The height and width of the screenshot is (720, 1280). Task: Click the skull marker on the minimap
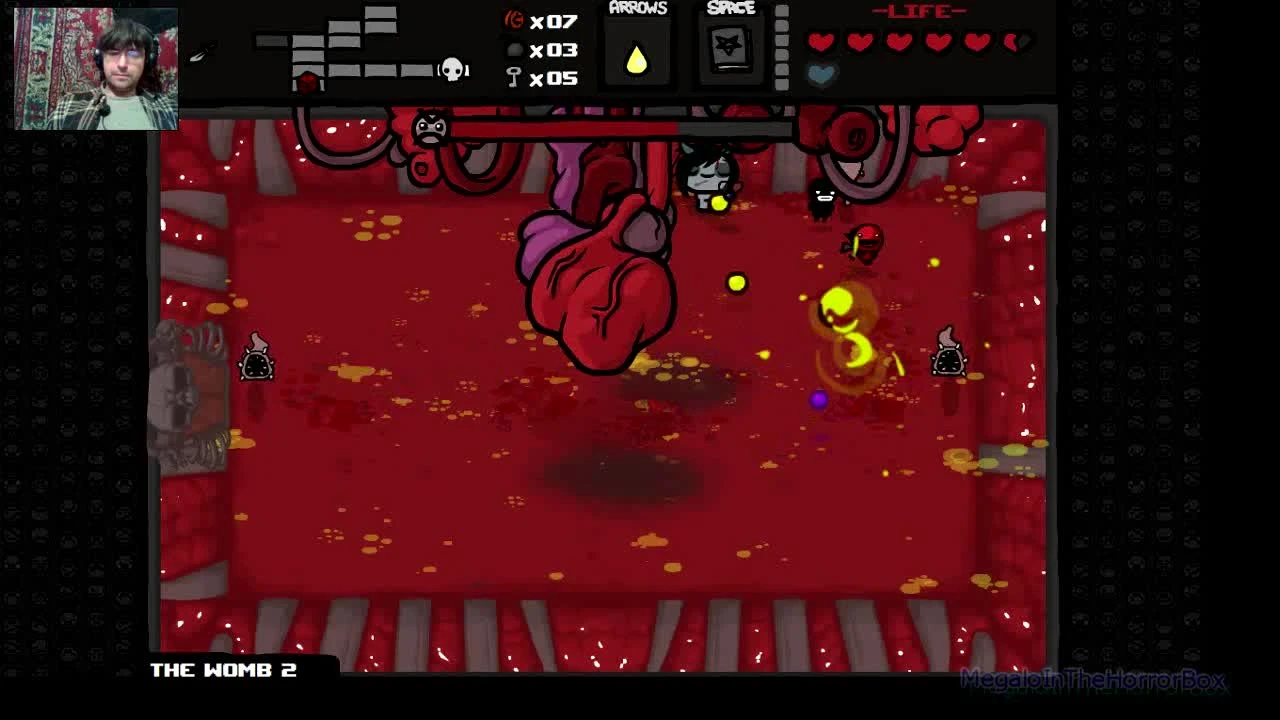452,69
